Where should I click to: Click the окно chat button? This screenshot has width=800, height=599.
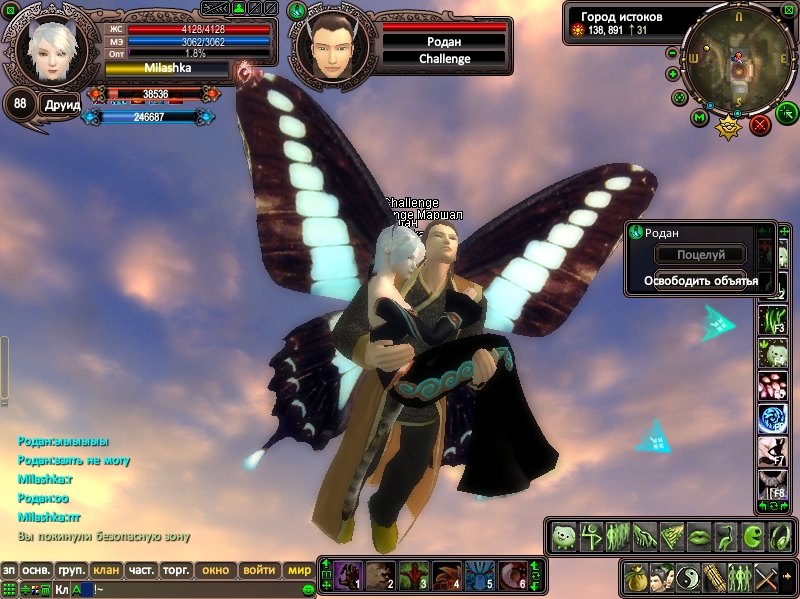[x=216, y=570]
